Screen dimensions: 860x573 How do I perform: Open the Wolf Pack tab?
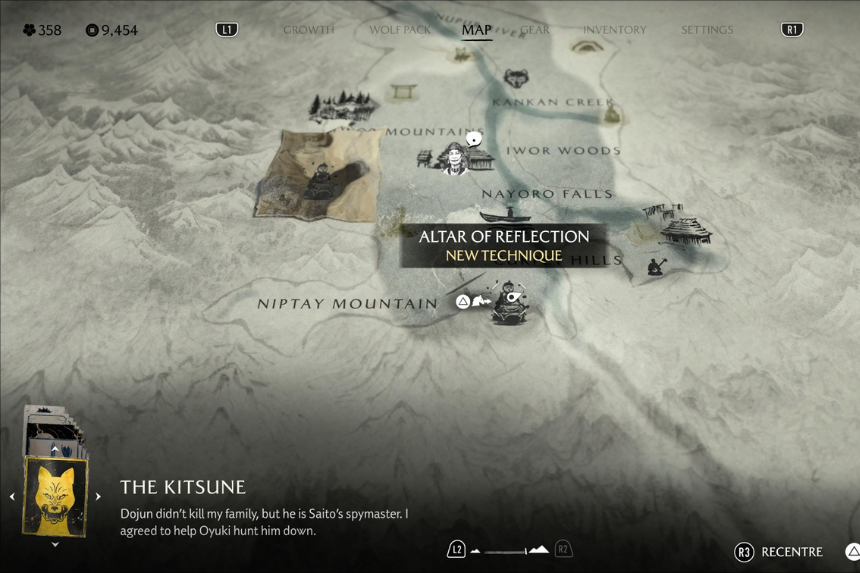[x=400, y=30]
